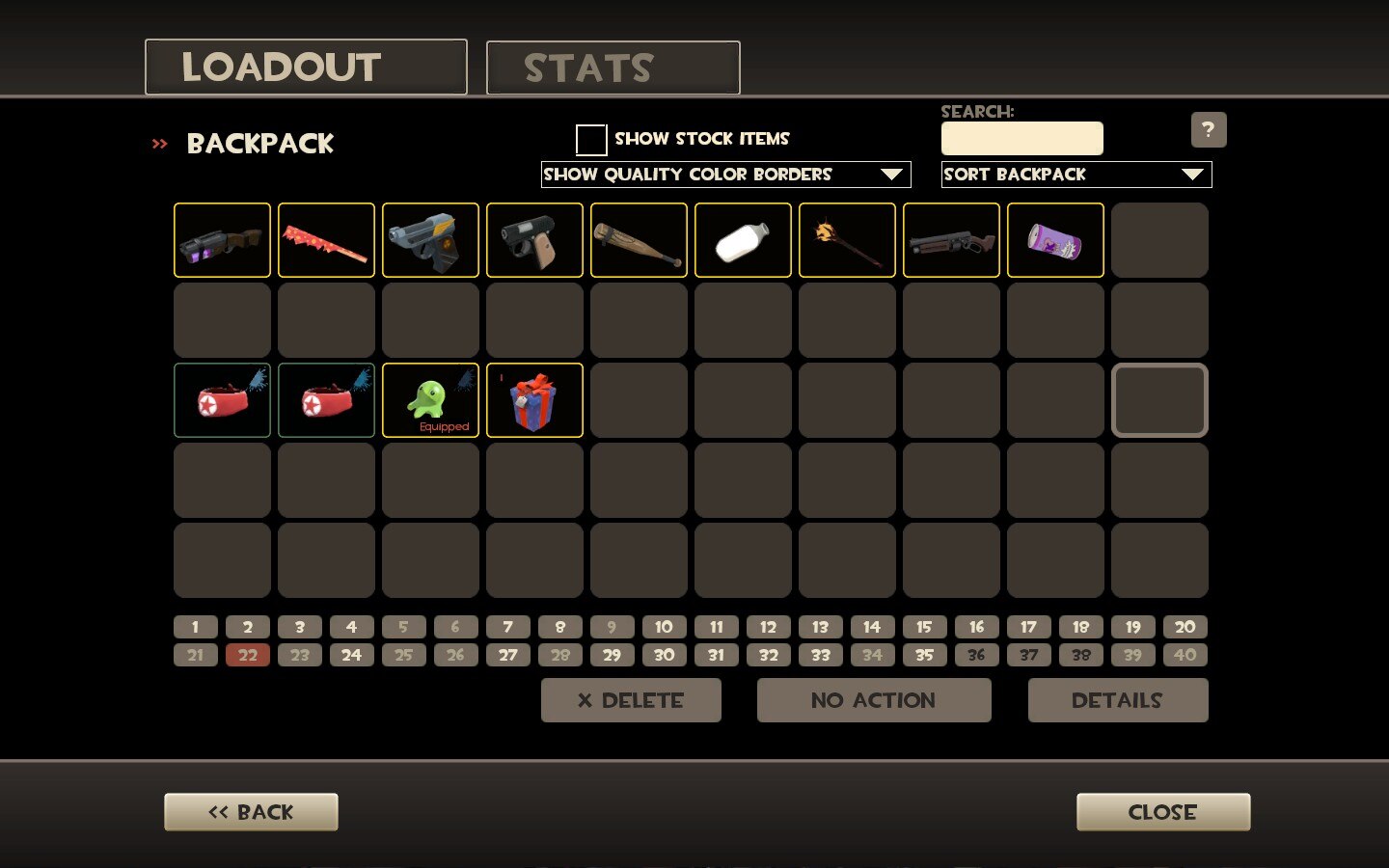Show item Details
Viewport: 1389px width, 868px height.
click(x=1117, y=700)
